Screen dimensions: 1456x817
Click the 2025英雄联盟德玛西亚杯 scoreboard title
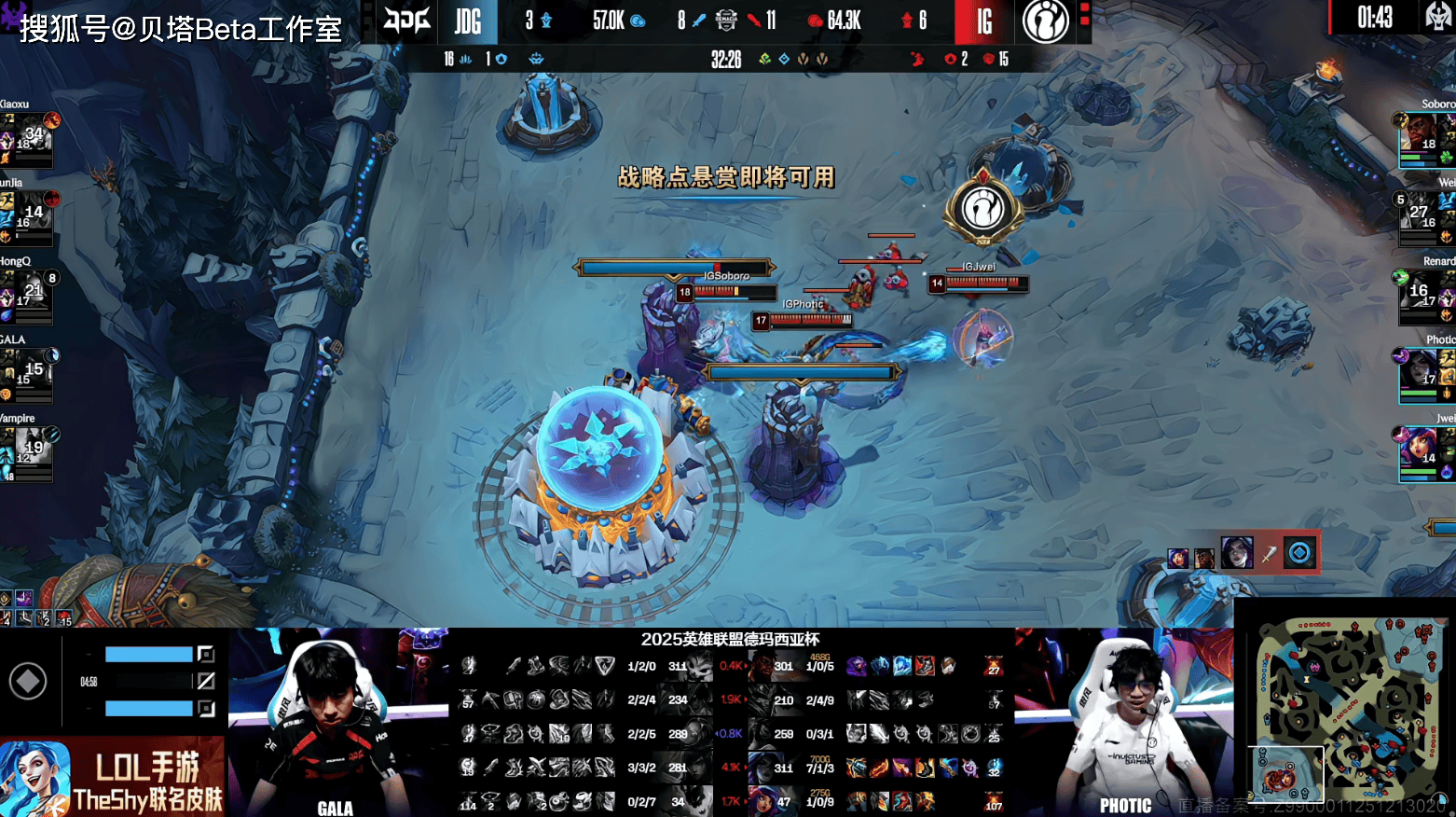pos(730,640)
